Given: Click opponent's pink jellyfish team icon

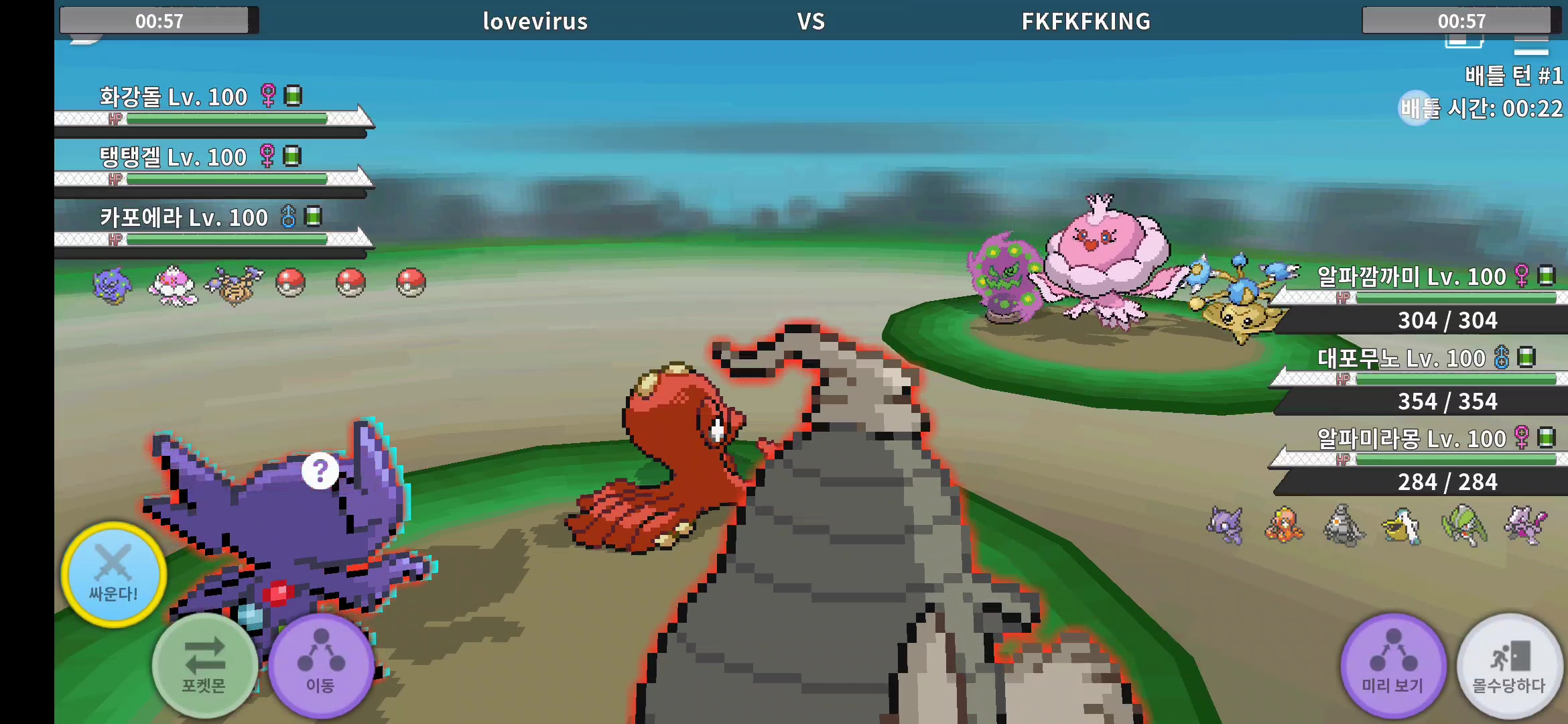Looking at the screenshot, I should tap(173, 284).
